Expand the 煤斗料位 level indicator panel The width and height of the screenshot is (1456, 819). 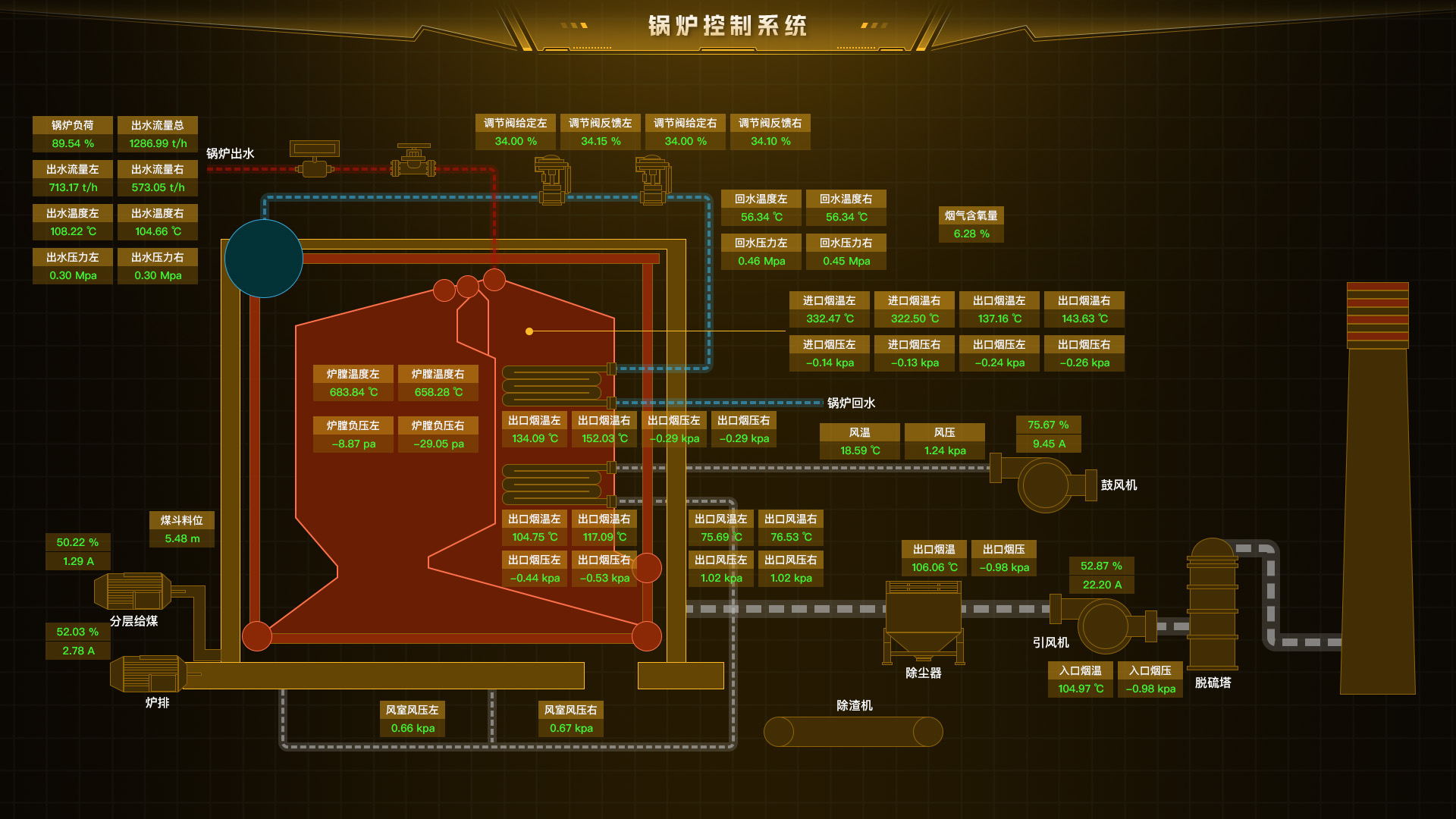(x=181, y=529)
